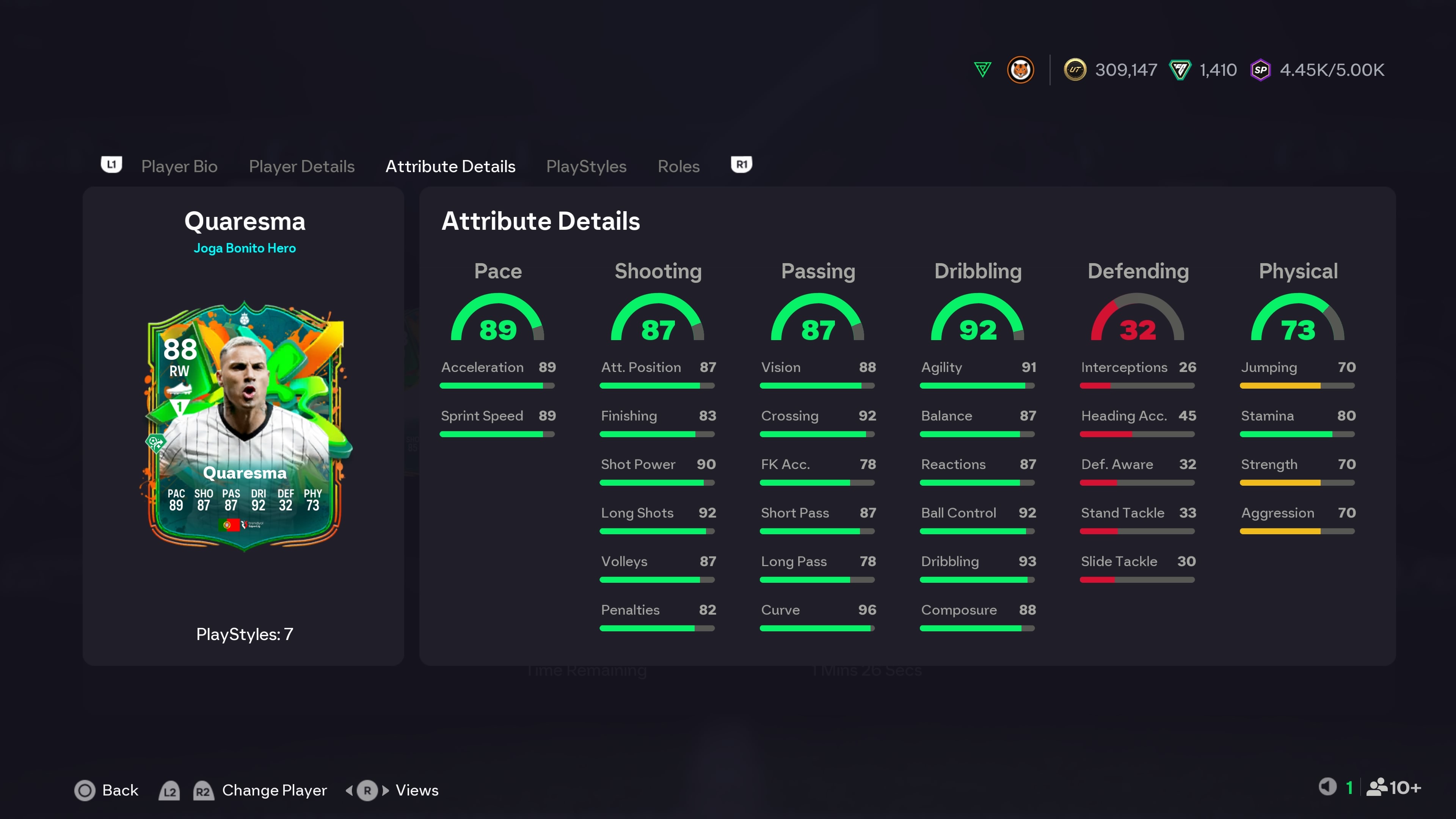Image resolution: width=1456 pixels, height=819 pixels.
Task: Click the Curve attribute progress bar
Action: [x=817, y=628]
